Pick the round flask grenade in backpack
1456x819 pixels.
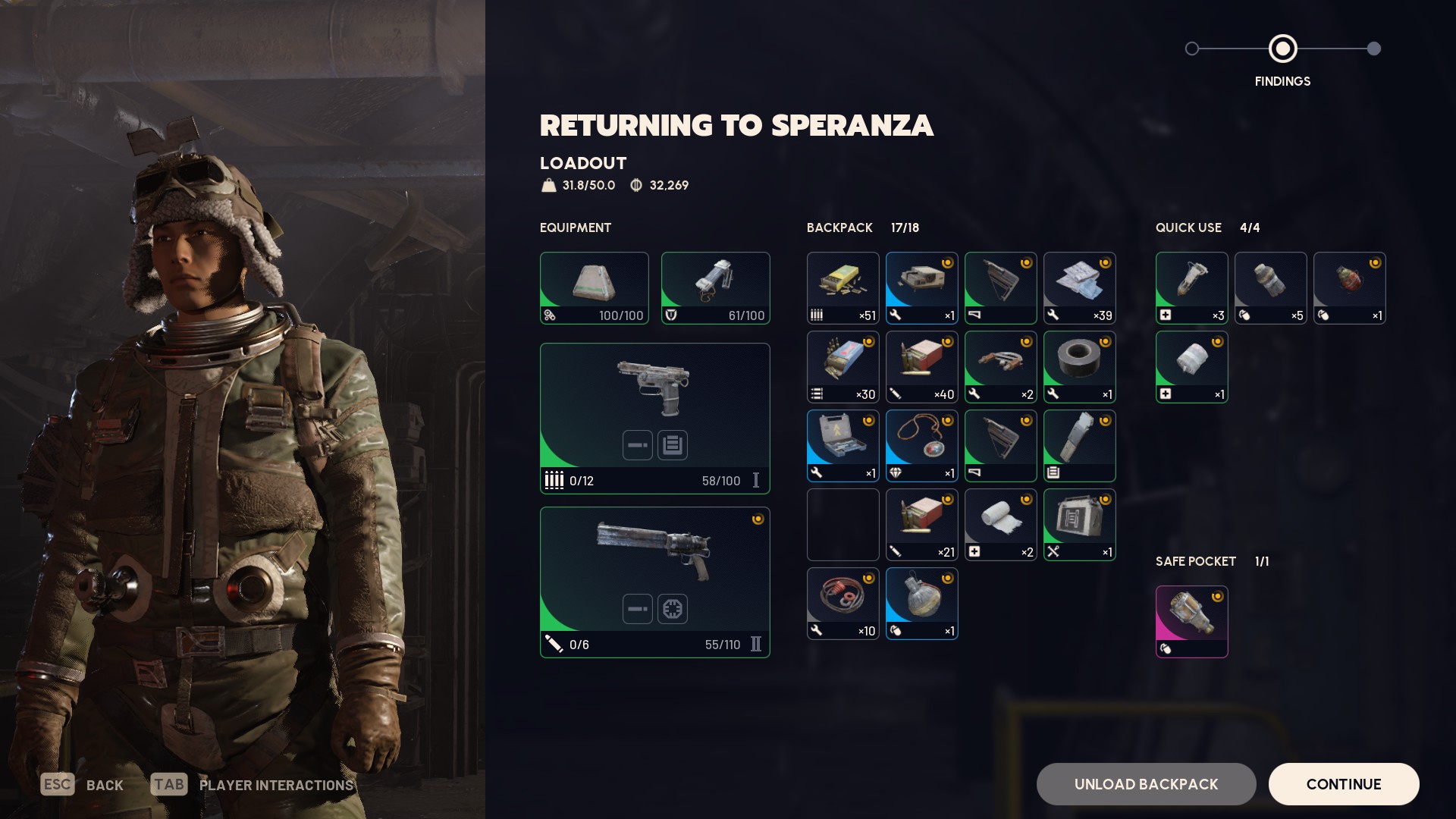(921, 604)
